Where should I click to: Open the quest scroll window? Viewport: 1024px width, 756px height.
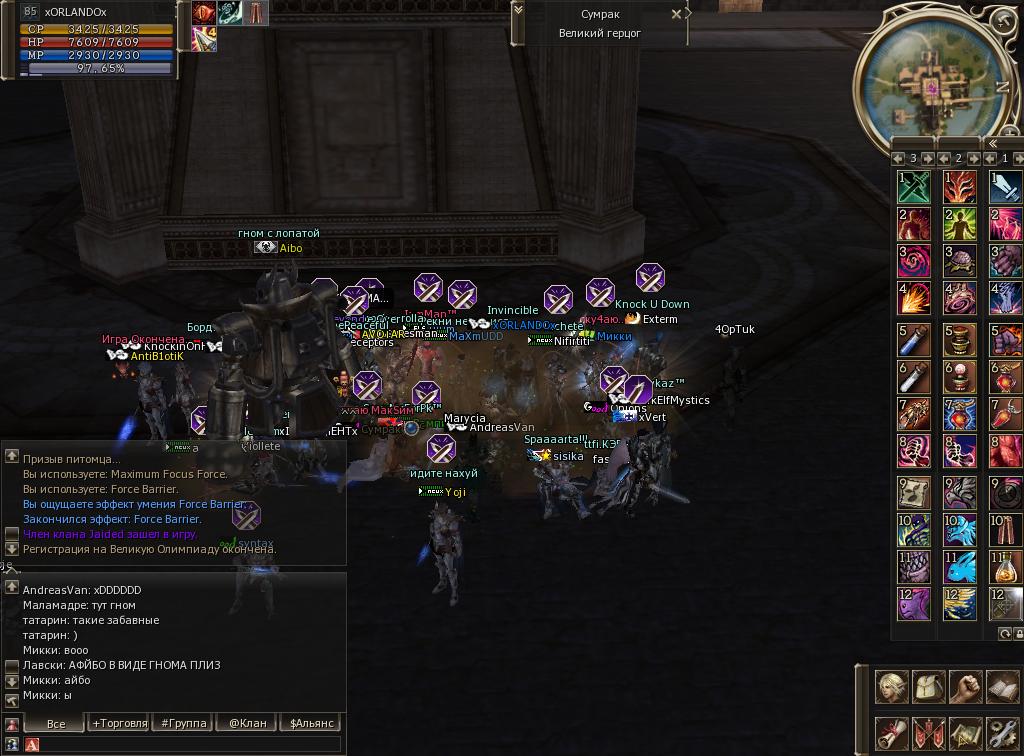[x=892, y=733]
